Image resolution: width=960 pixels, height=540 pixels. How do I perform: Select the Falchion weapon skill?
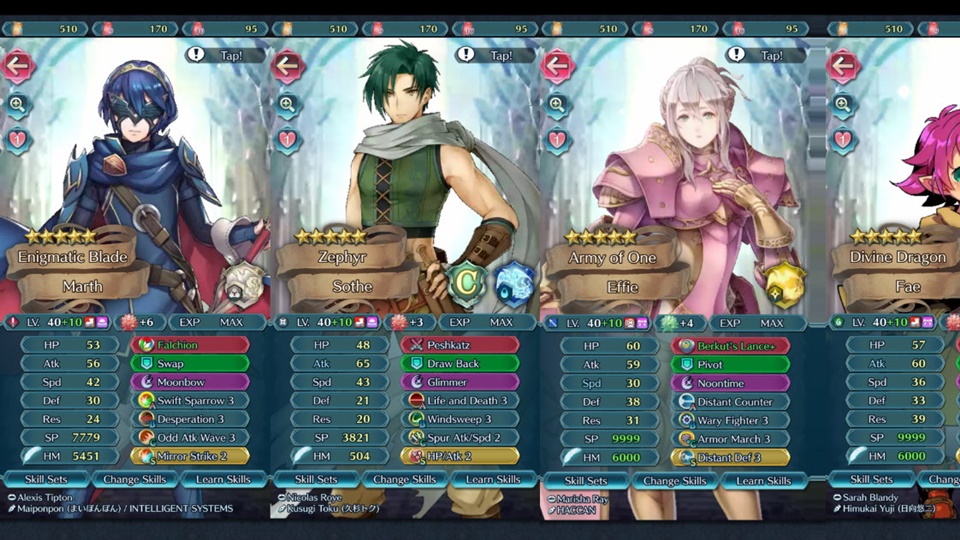click(189, 345)
